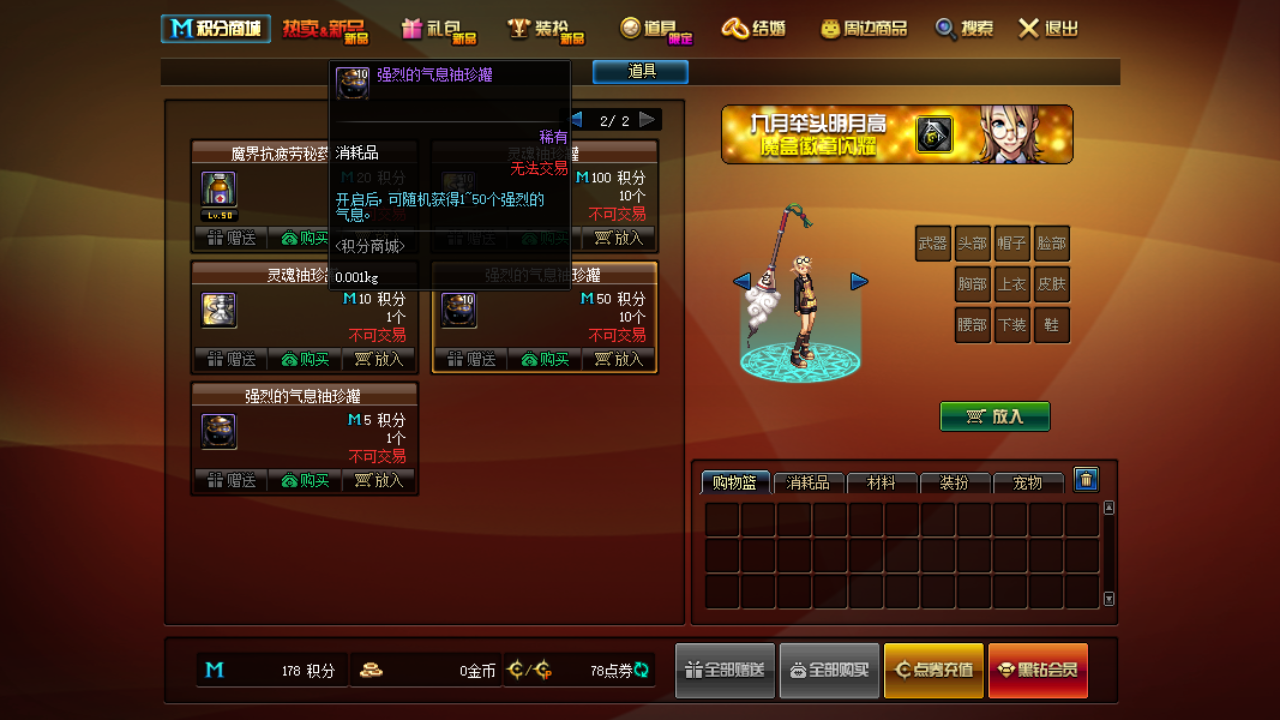The width and height of the screenshot is (1280, 720).
Task: Open the 礼包 gift pack category
Action: [x=438, y=29]
